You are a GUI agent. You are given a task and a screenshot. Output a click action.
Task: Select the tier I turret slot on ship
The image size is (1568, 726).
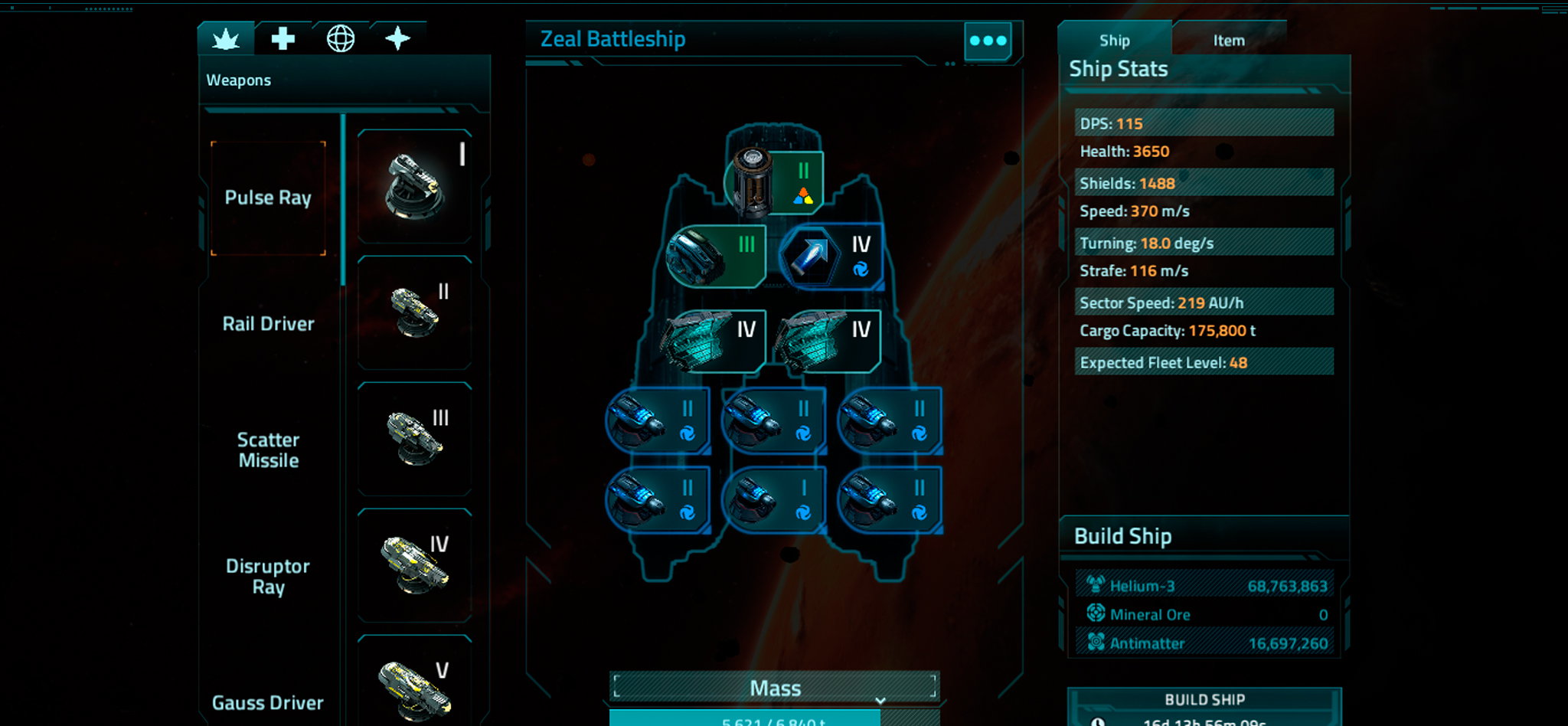click(773, 500)
